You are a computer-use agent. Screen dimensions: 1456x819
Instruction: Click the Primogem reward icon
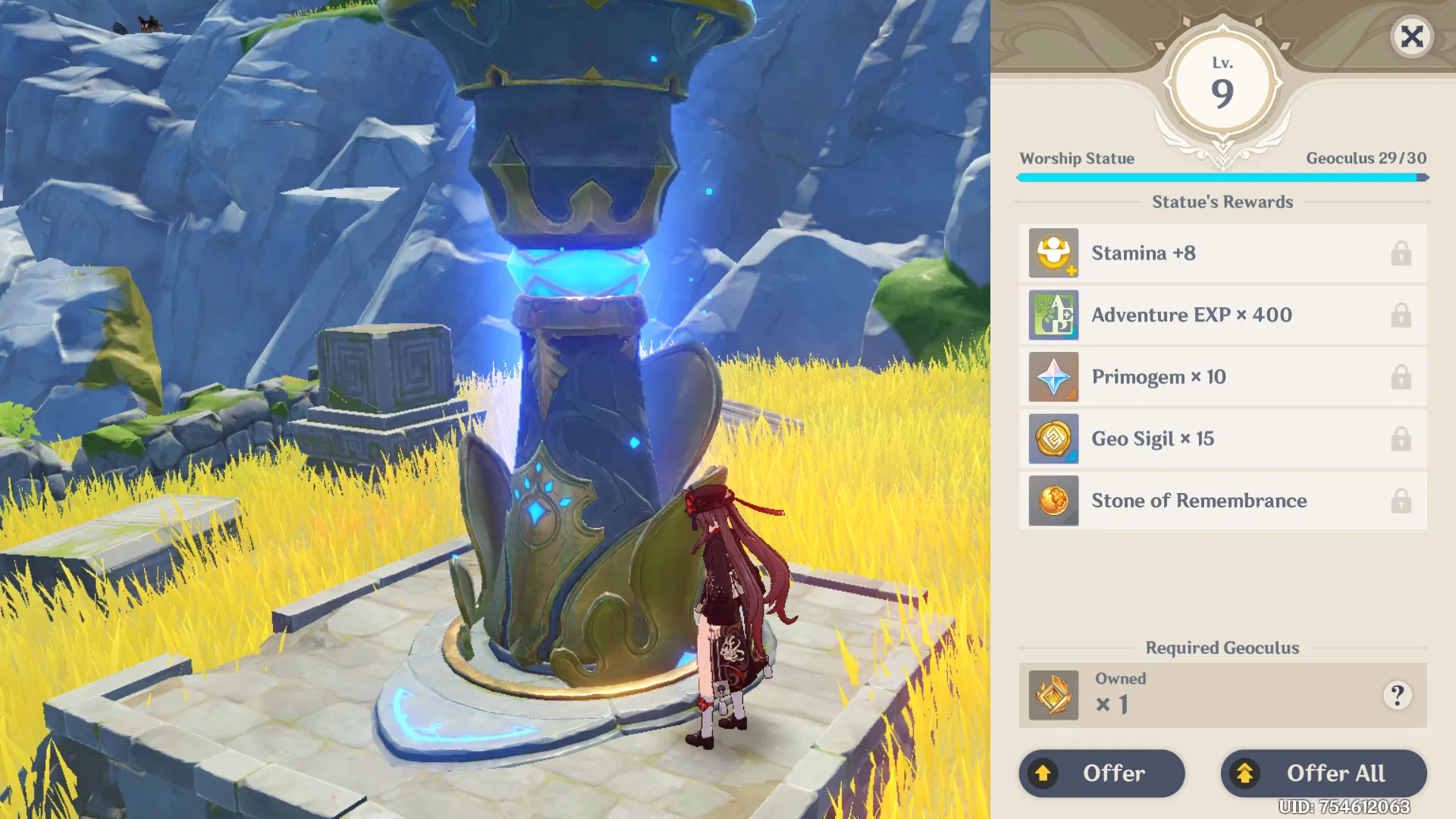(x=1053, y=377)
